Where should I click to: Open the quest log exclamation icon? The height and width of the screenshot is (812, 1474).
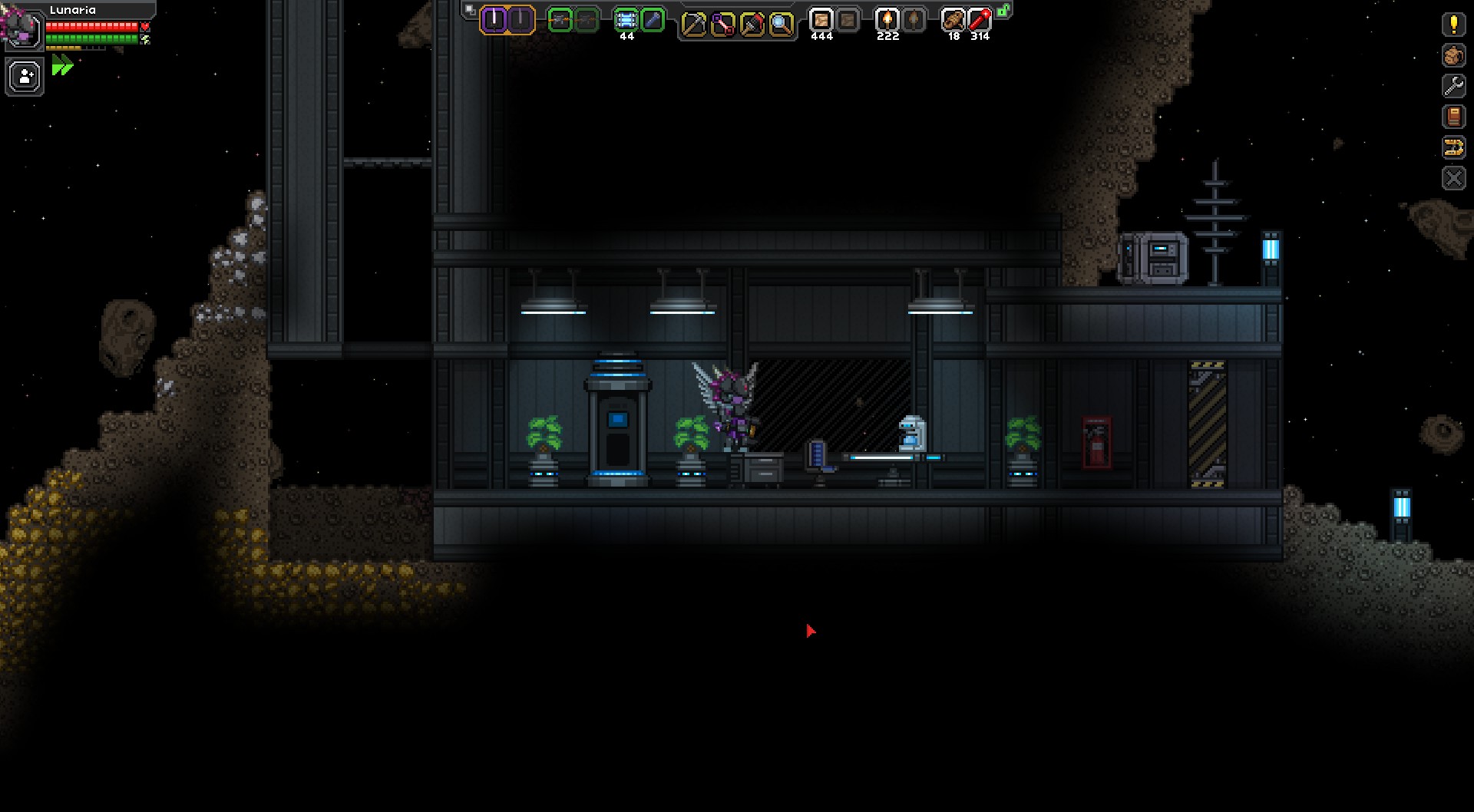pyautogui.click(x=1453, y=25)
